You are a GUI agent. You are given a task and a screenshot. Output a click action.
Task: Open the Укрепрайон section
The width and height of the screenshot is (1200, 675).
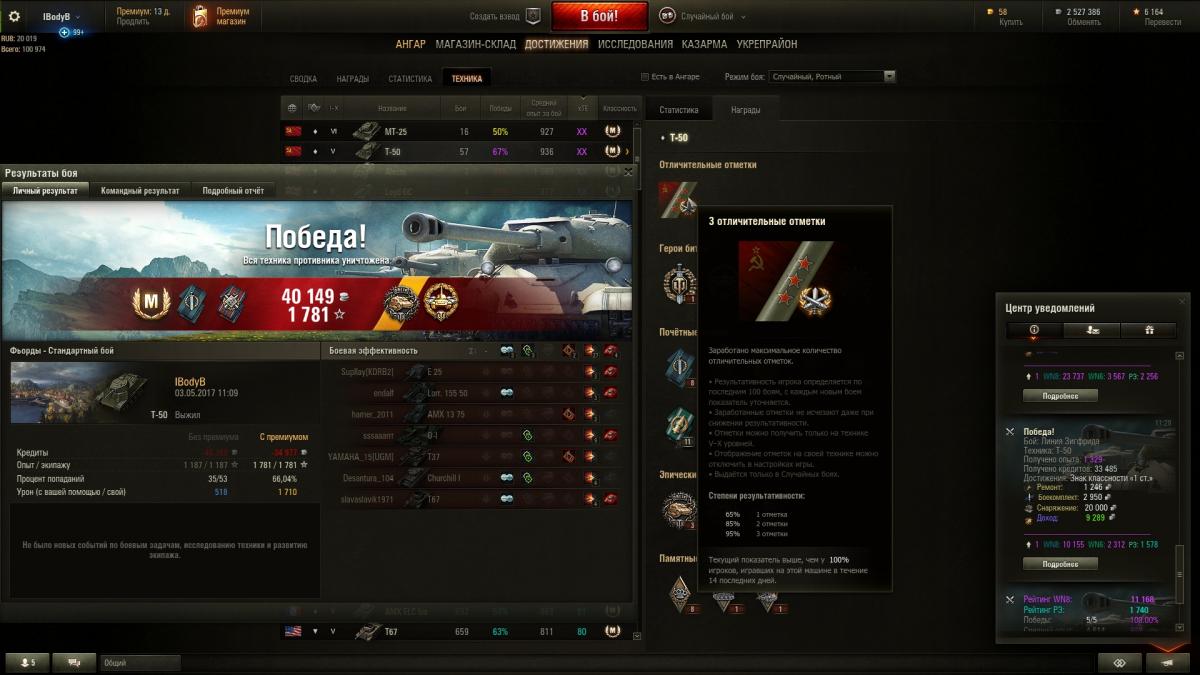(x=767, y=44)
